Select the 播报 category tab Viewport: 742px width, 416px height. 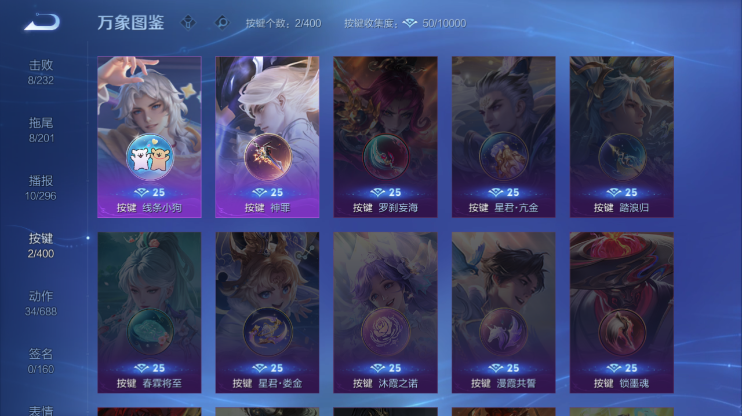click(41, 187)
